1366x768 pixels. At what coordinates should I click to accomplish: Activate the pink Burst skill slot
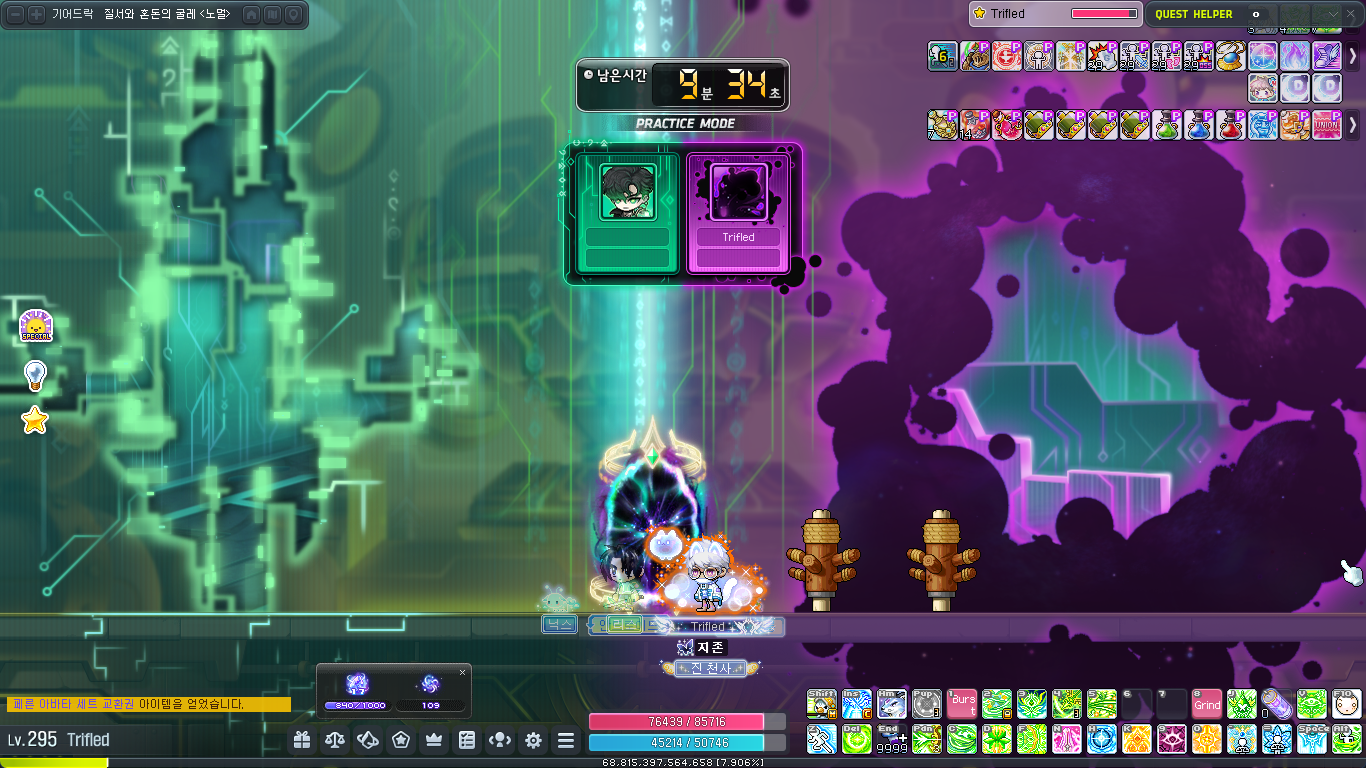[962, 704]
